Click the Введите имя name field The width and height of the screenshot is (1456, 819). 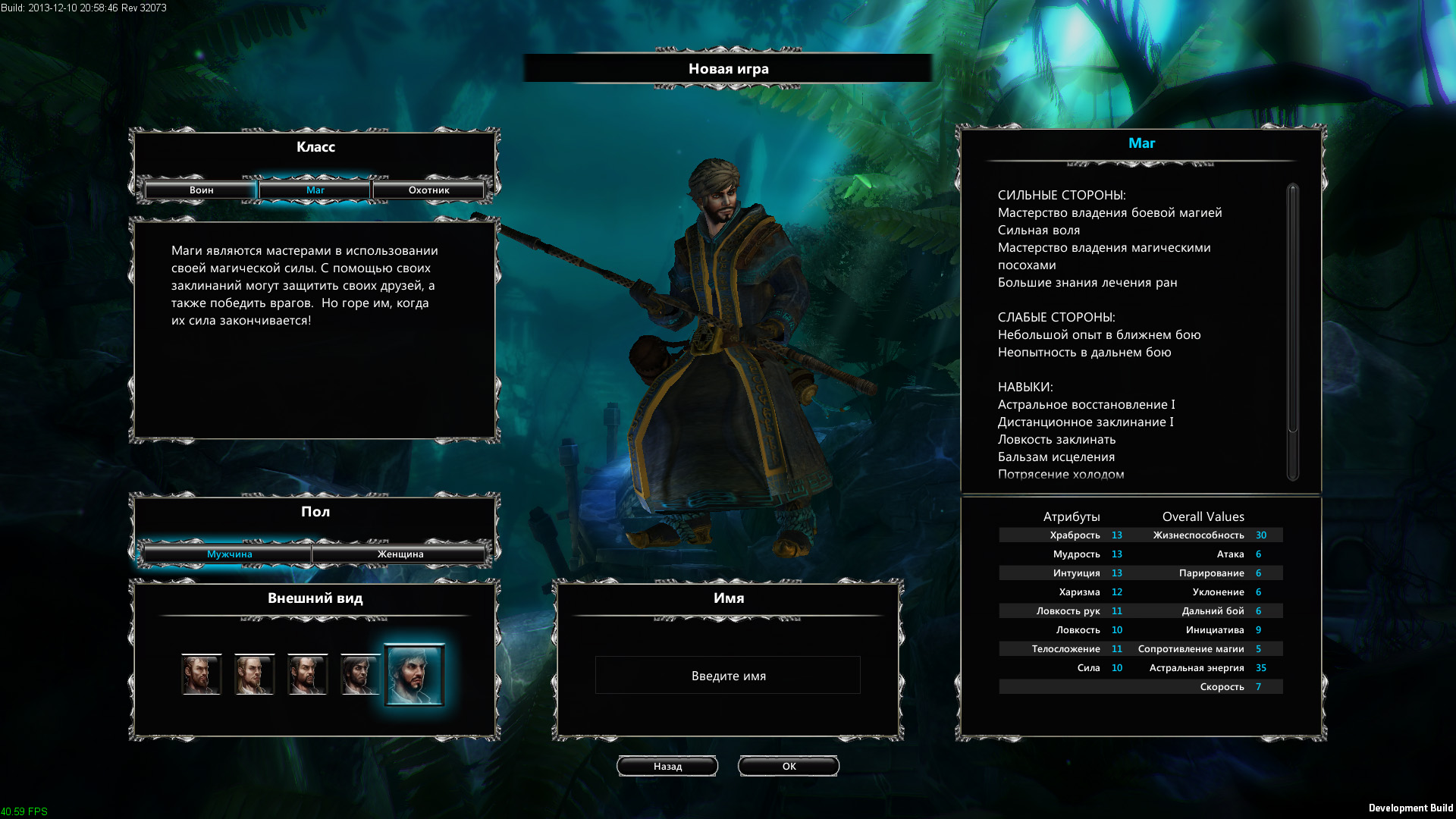coord(728,676)
